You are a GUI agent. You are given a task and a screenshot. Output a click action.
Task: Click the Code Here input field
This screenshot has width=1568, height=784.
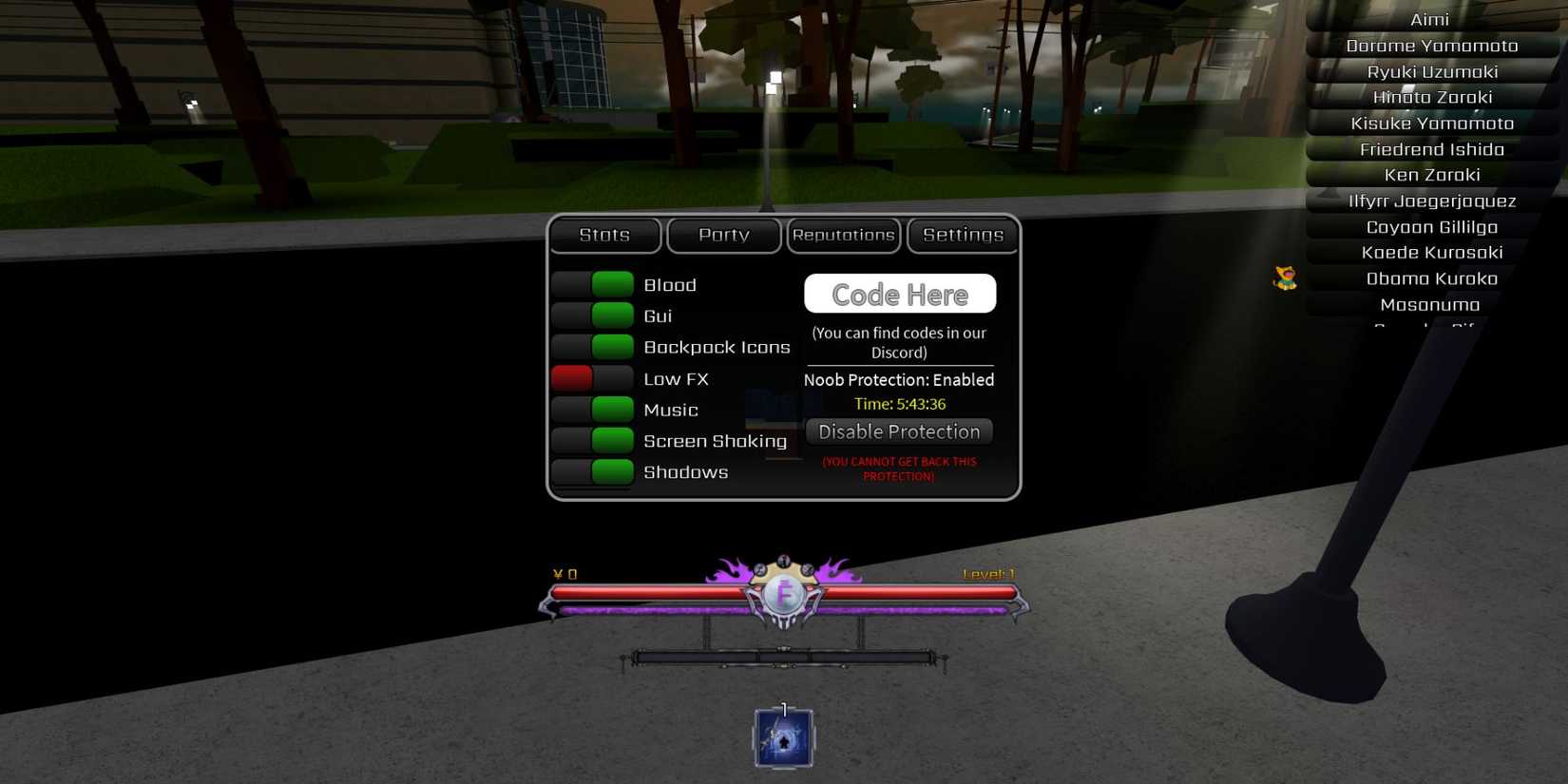coord(899,294)
